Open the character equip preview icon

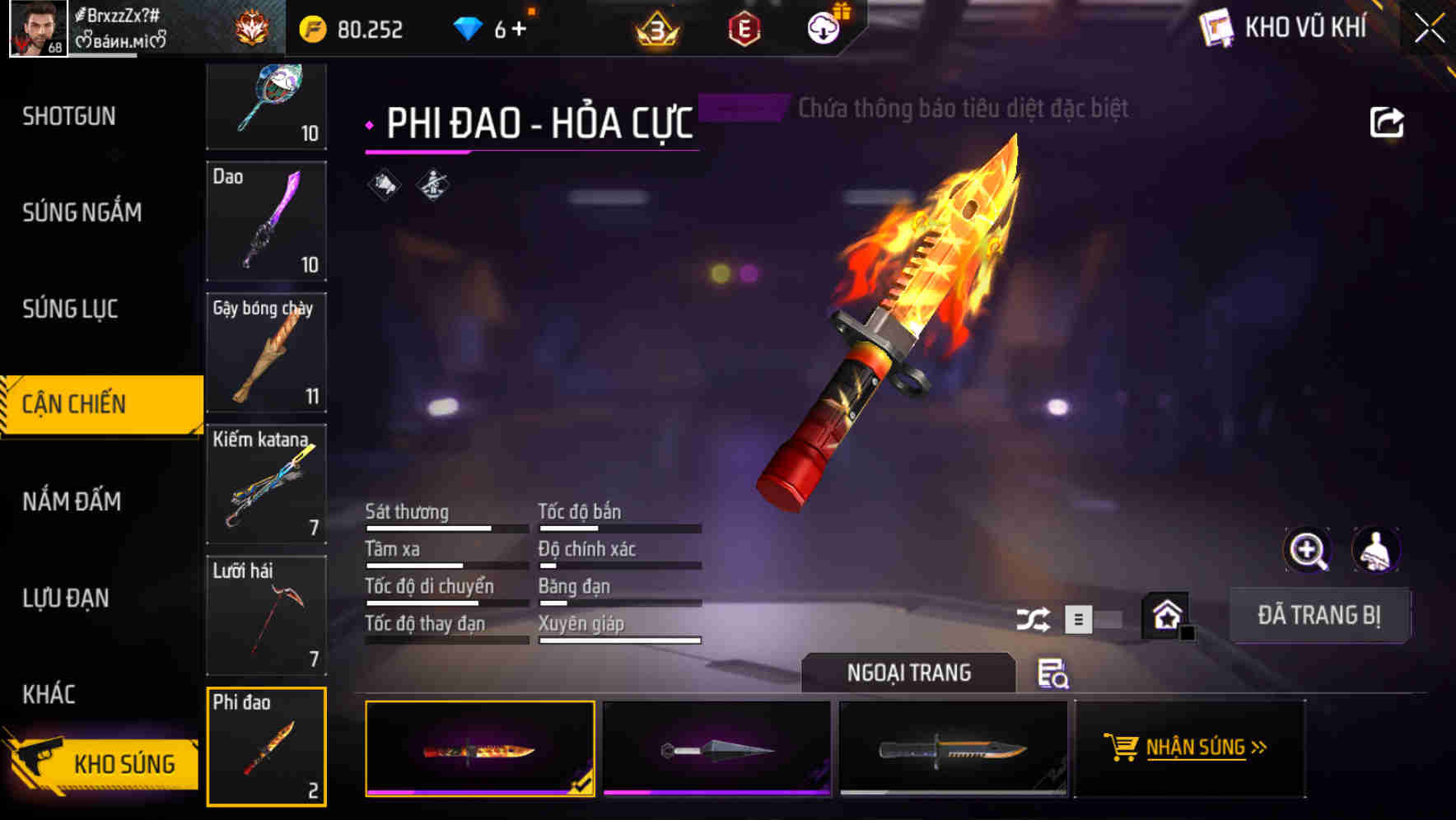coord(1375,550)
